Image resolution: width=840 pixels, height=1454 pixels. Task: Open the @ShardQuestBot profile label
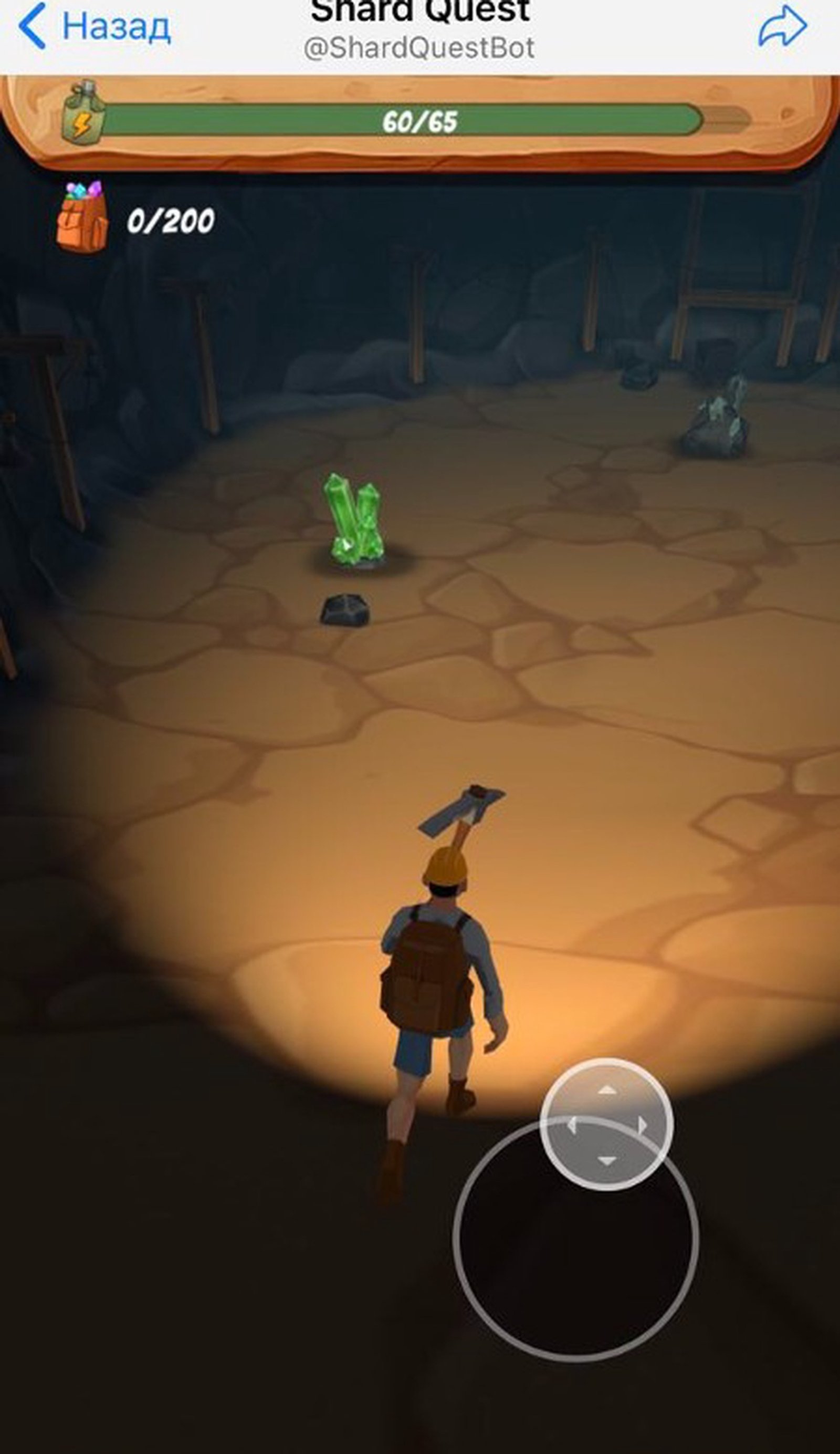(419, 49)
